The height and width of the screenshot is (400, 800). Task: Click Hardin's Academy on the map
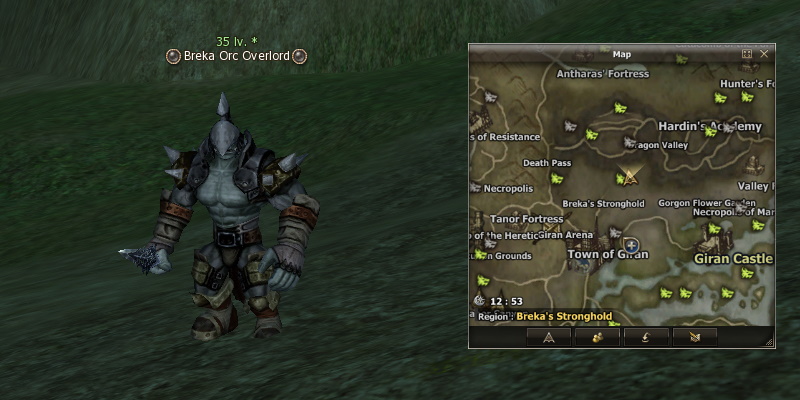(x=710, y=127)
